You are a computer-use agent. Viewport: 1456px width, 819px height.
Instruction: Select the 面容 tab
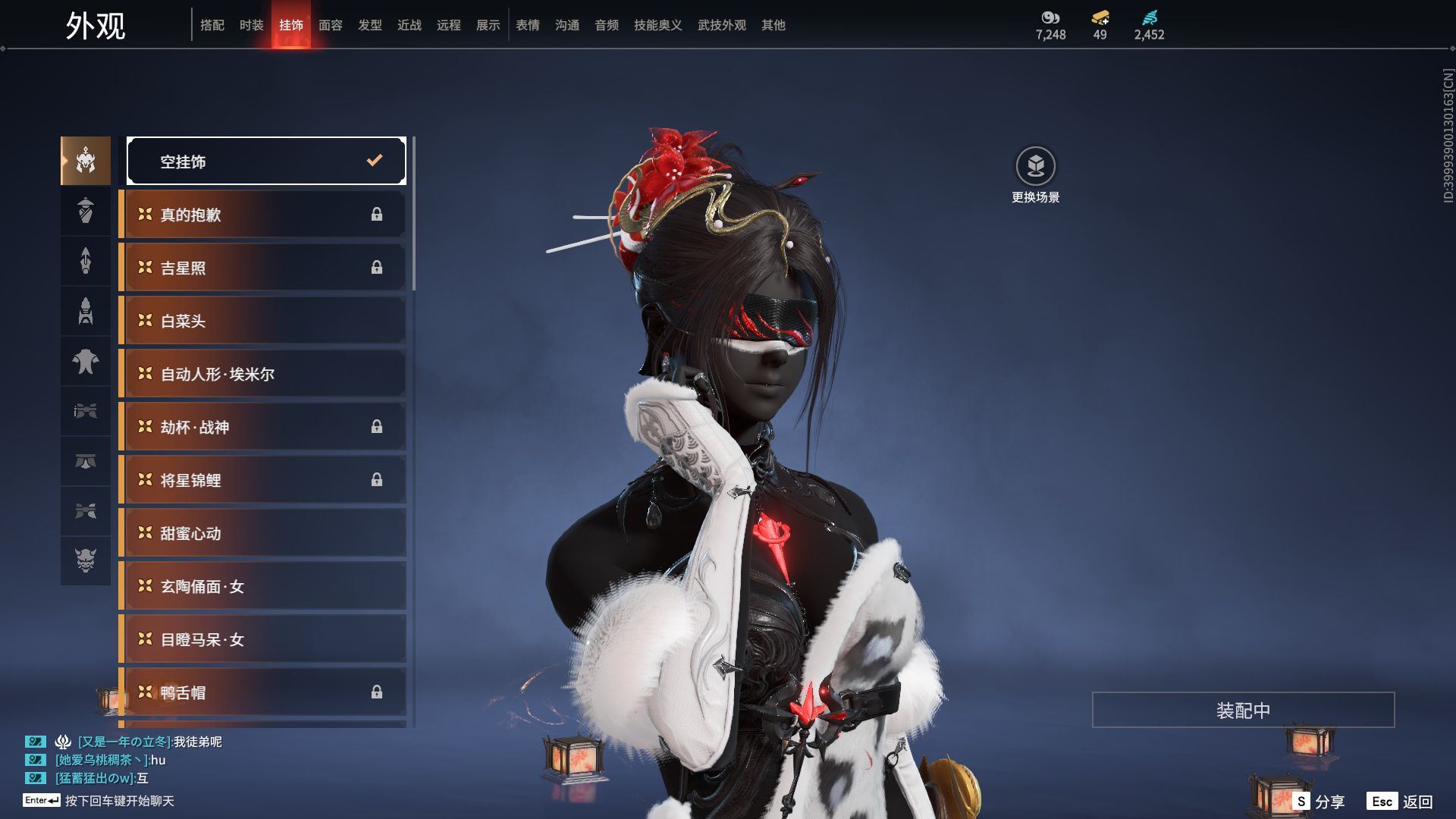click(x=330, y=25)
